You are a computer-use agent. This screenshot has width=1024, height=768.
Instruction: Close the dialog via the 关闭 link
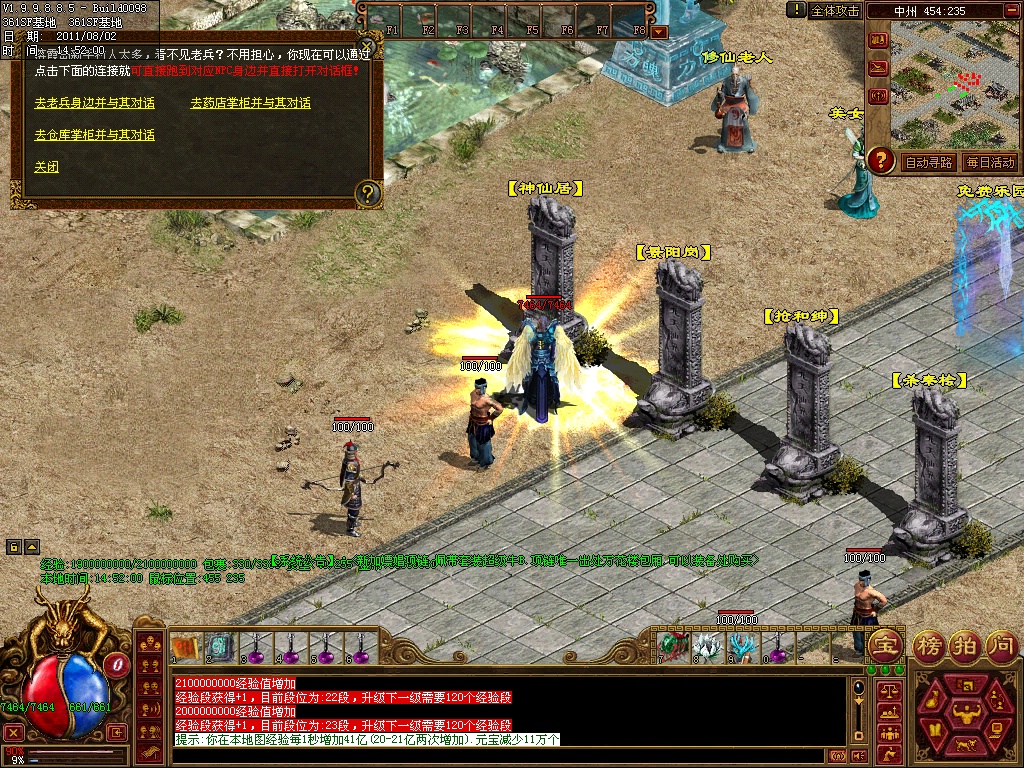(47, 167)
